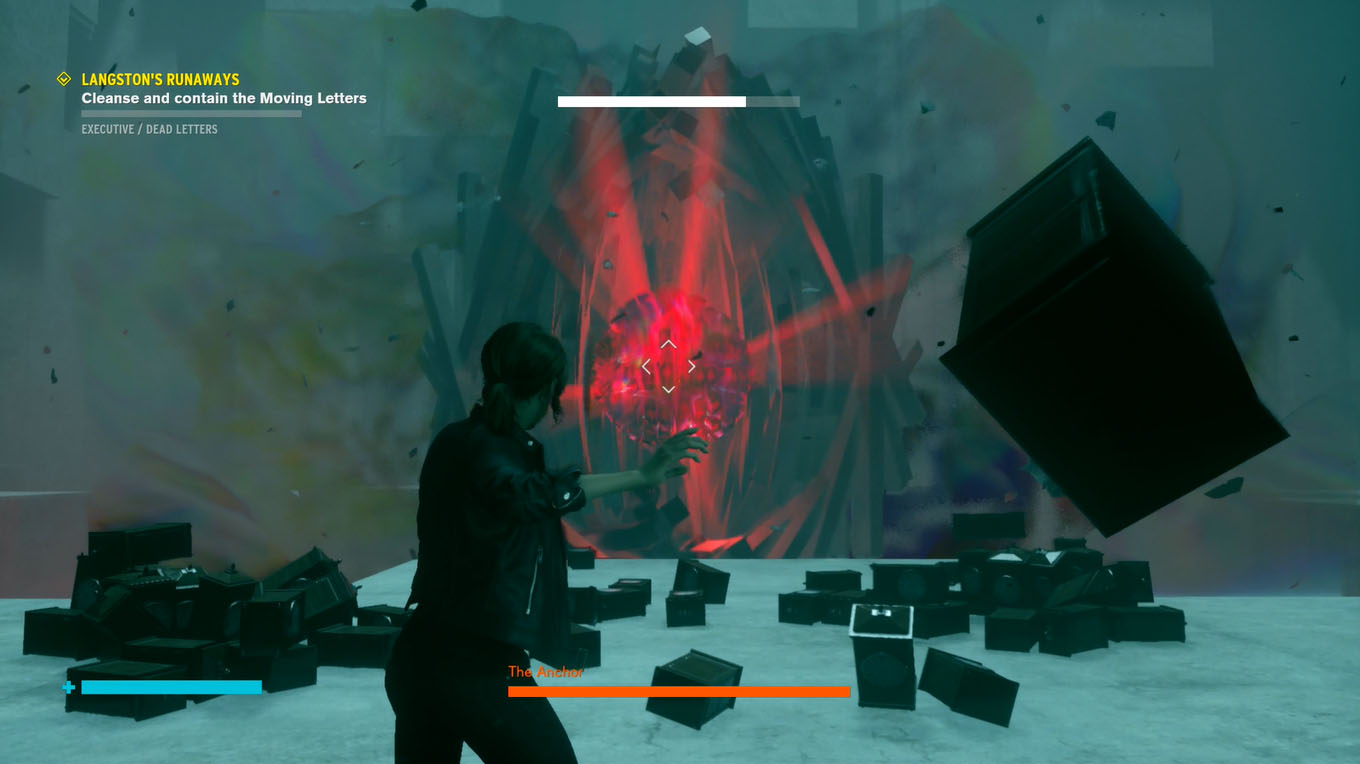Click the white progress bar at top center
The height and width of the screenshot is (764, 1360).
pos(650,101)
